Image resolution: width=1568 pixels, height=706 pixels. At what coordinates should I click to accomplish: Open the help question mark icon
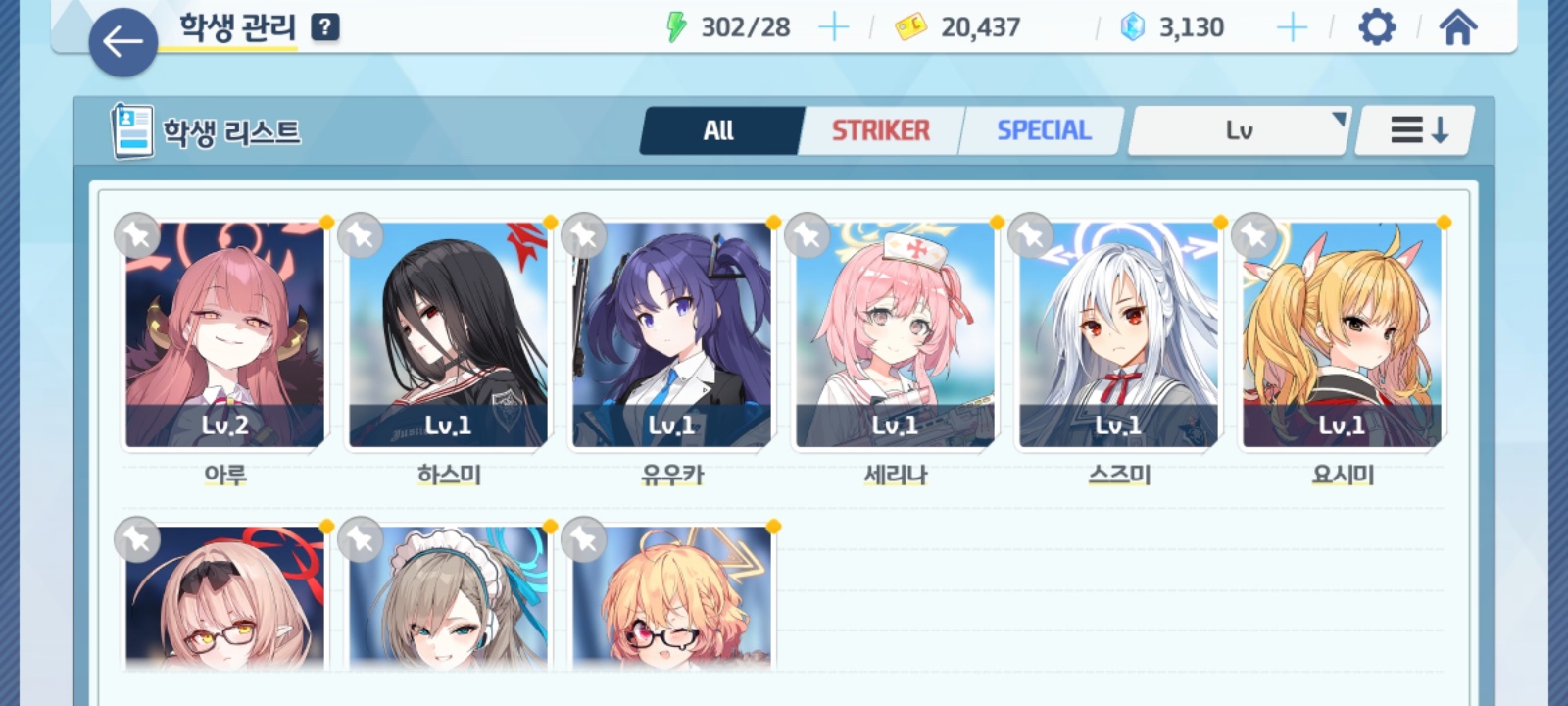(325, 27)
